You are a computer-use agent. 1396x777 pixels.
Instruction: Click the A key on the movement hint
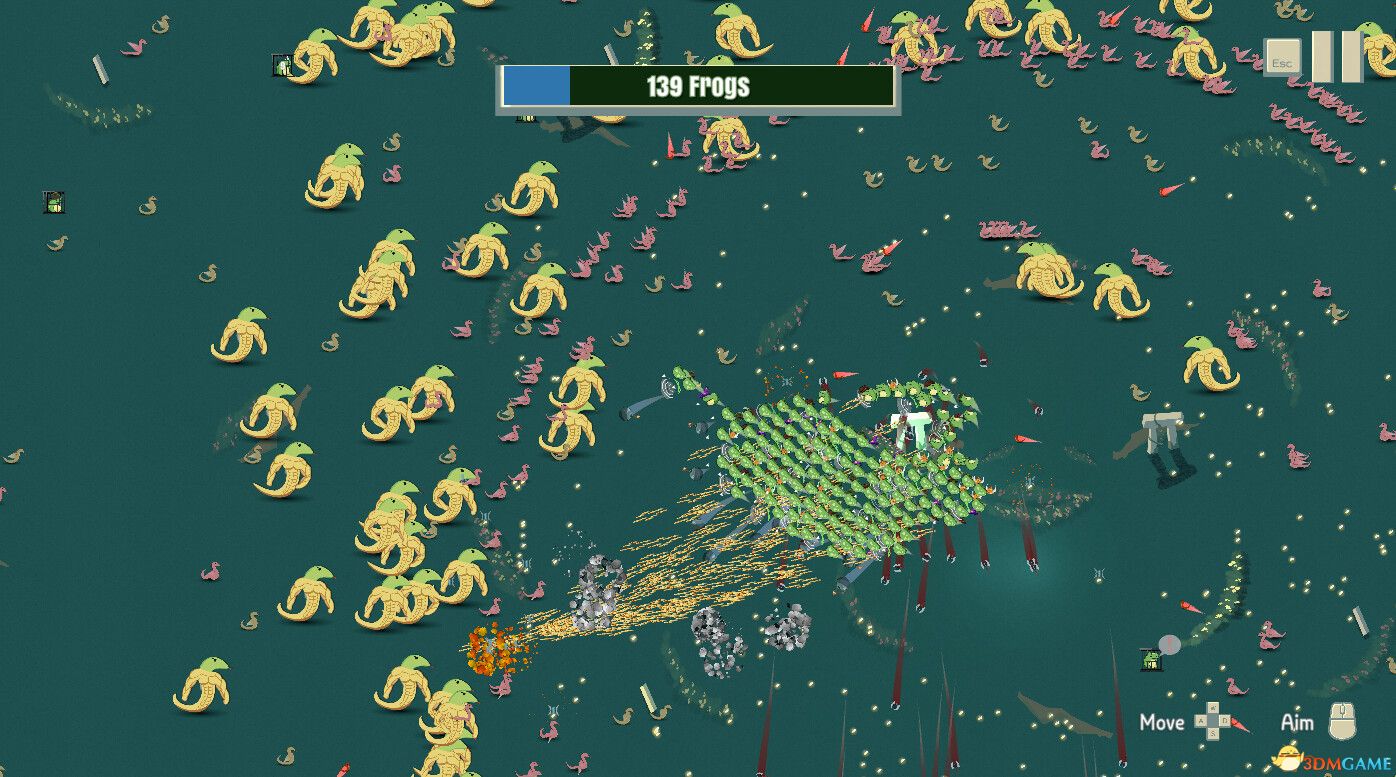click(1200, 720)
